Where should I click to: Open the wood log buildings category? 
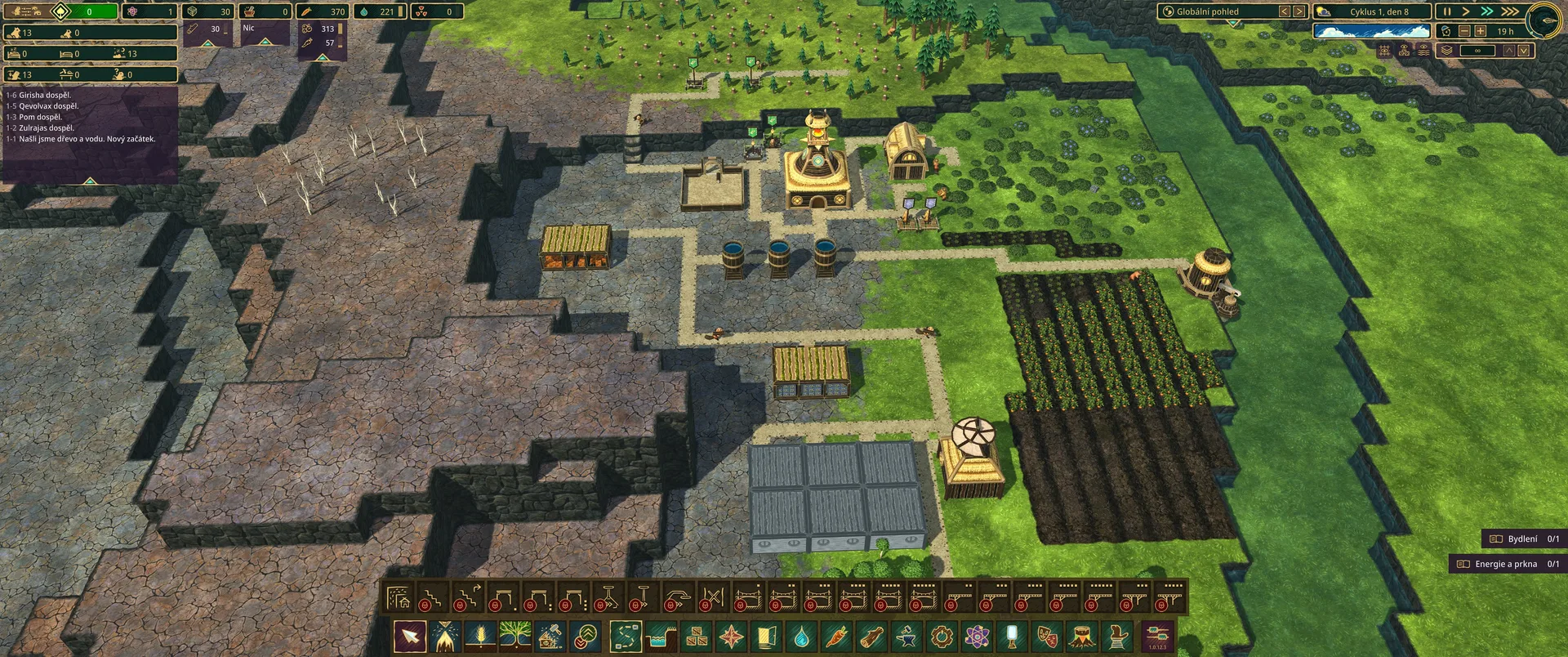tap(872, 637)
